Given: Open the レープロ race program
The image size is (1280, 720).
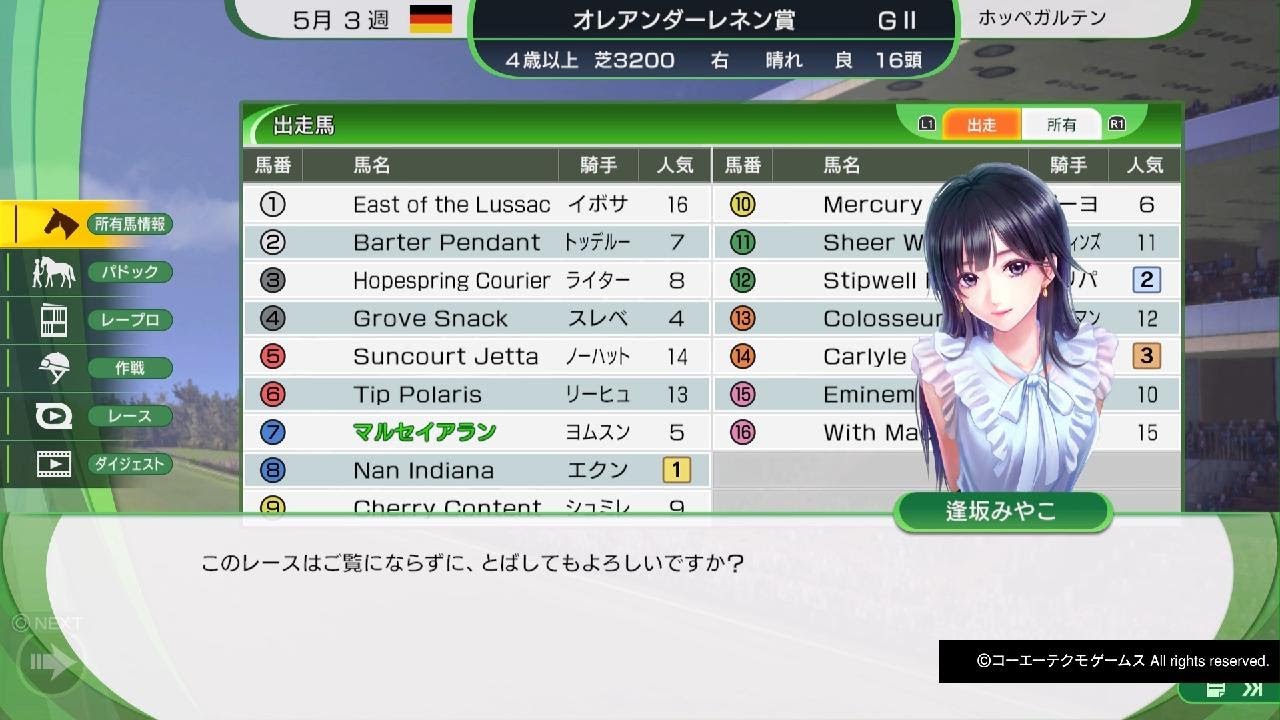Looking at the screenshot, I should tap(88, 320).
